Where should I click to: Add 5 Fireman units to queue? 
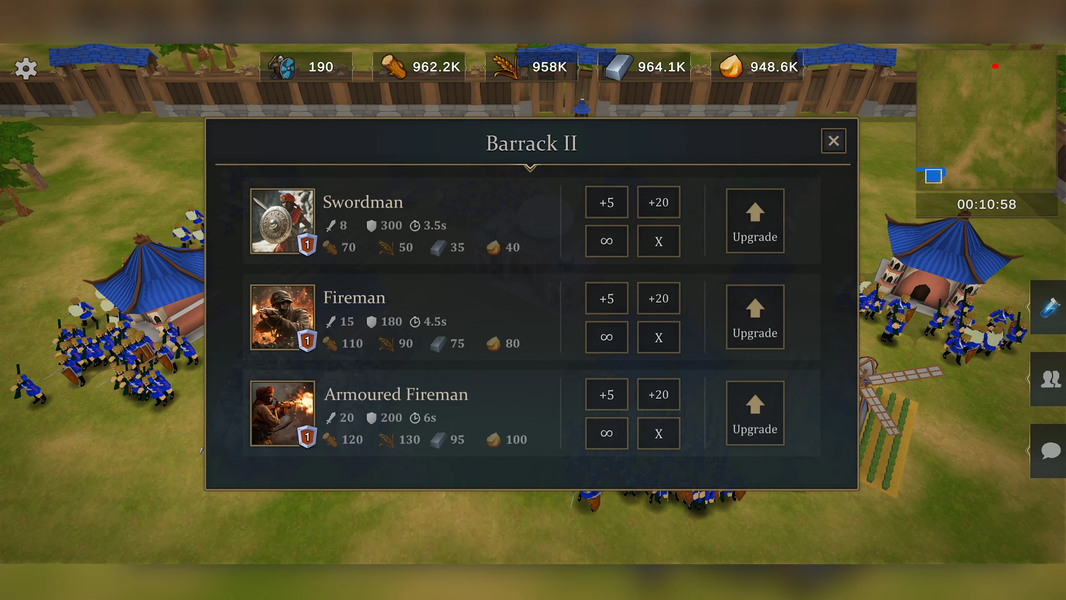pyautogui.click(x=607, y=299)
